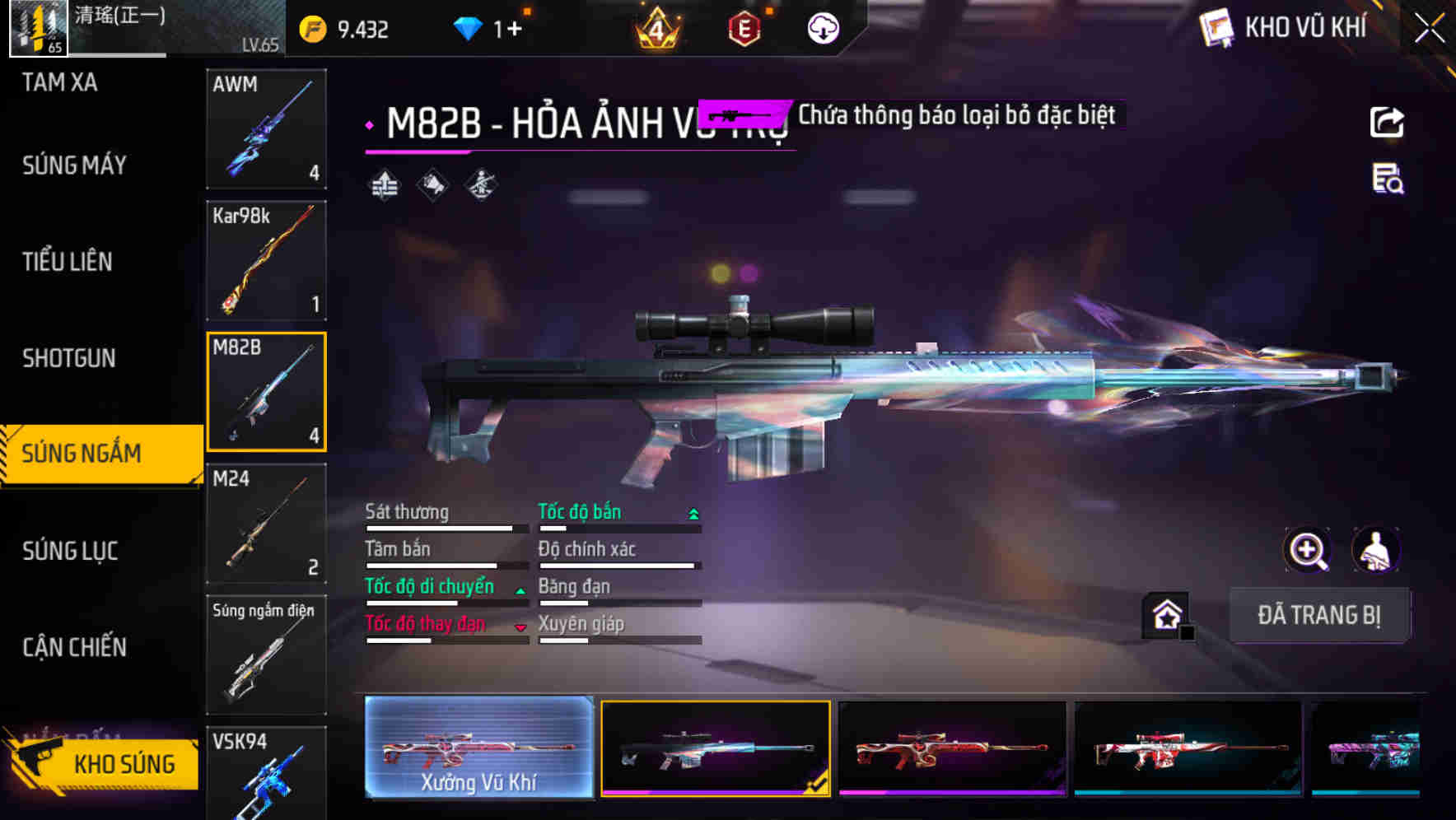Switch to the SHOTGUN tab
Screen dimensions: 1456x820
pyautogui.click(x=69, y=359)
